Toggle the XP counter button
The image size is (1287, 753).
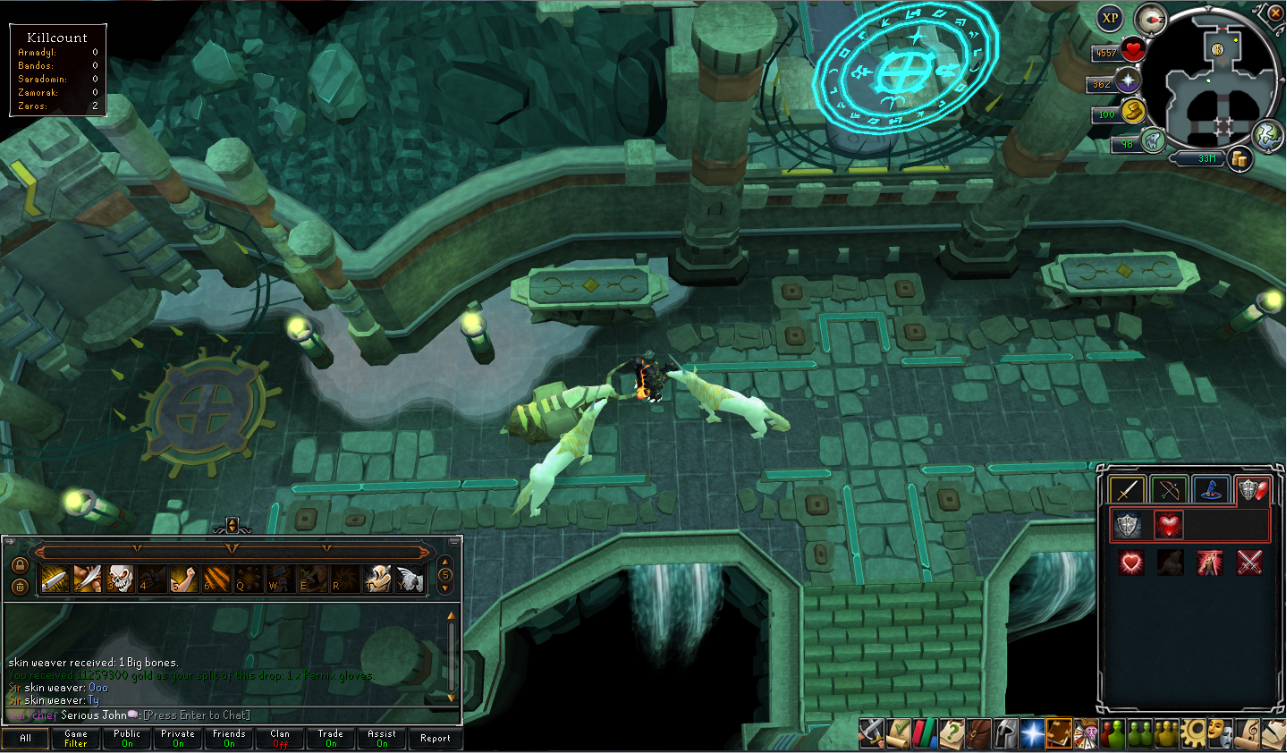[x=1110, y=18]
